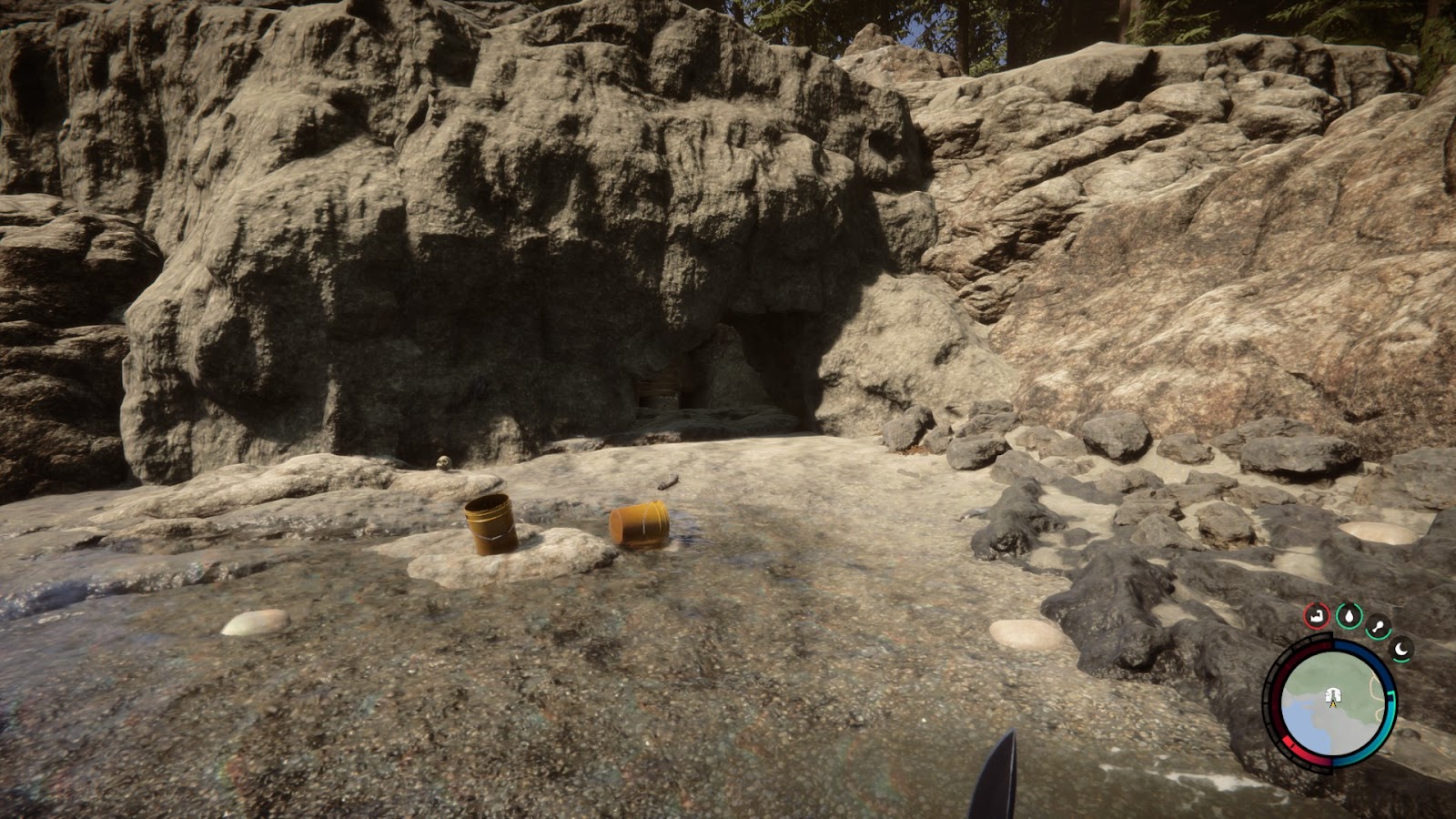The width and height of the screenshot is (1456, 819).
Task: Click the cave marker on the minimap
Action: tap(1332, 695)
